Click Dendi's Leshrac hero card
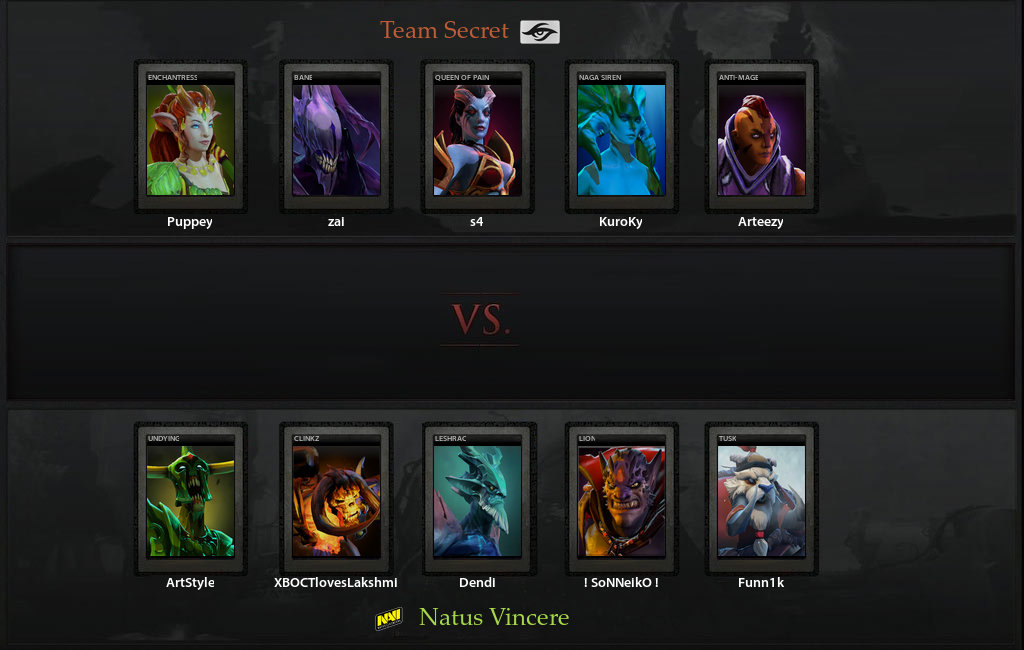The image size is (1024, 650). click(477, 499)
